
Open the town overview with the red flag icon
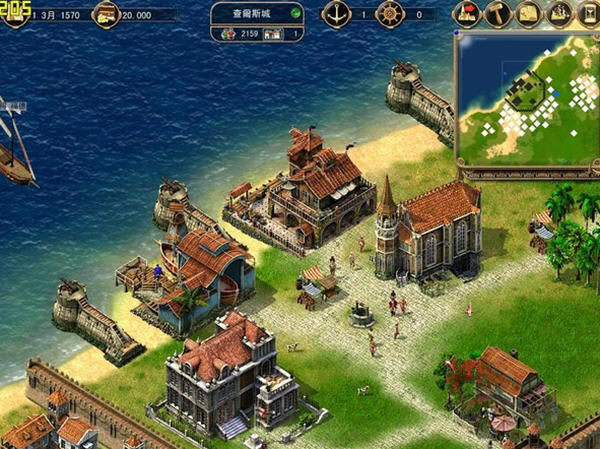coord(466,14)
